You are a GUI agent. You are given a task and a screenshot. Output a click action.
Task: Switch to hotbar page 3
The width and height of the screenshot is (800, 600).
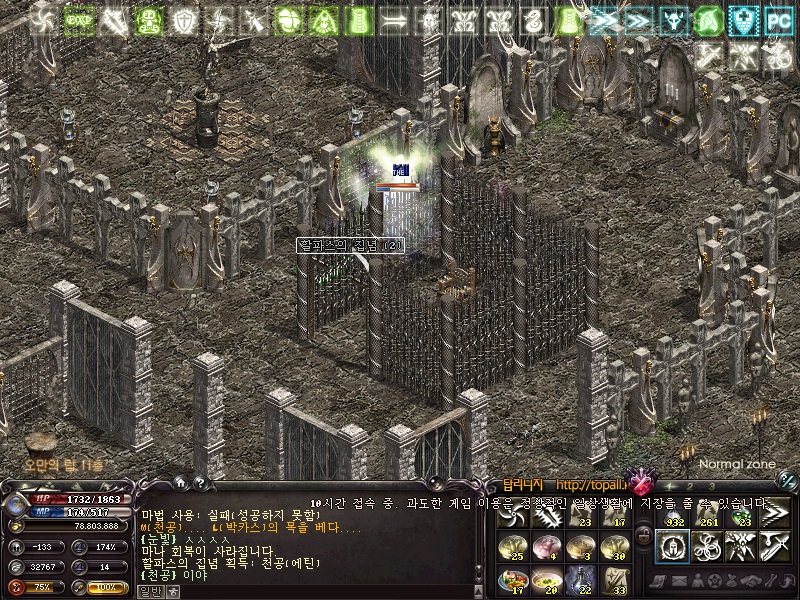coord(711,486)
